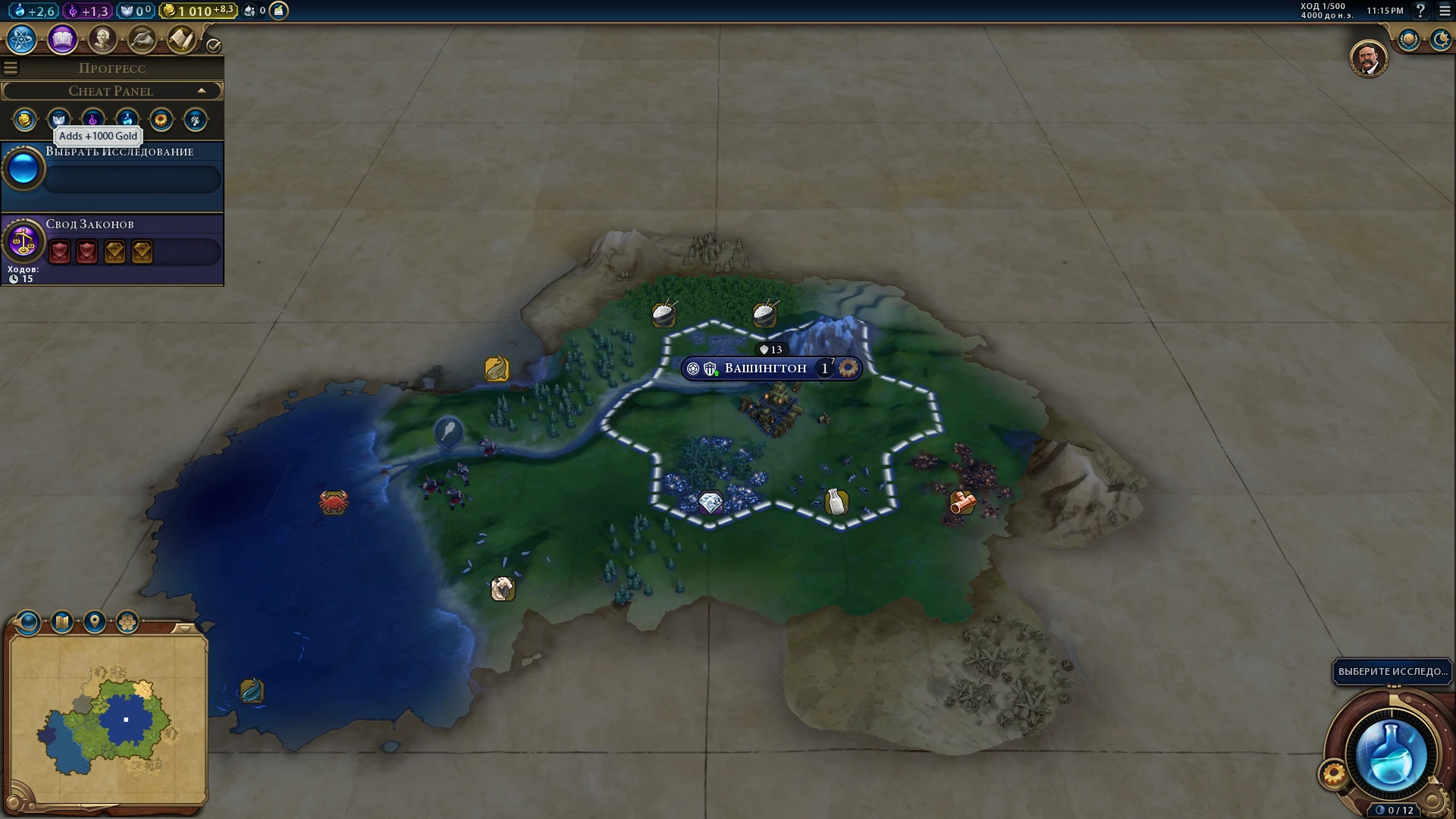This screenshot has height=819, width=1456.
Task: Expand the minimap panel chevron
Action: pyautogui.click(x=185, y=627)
